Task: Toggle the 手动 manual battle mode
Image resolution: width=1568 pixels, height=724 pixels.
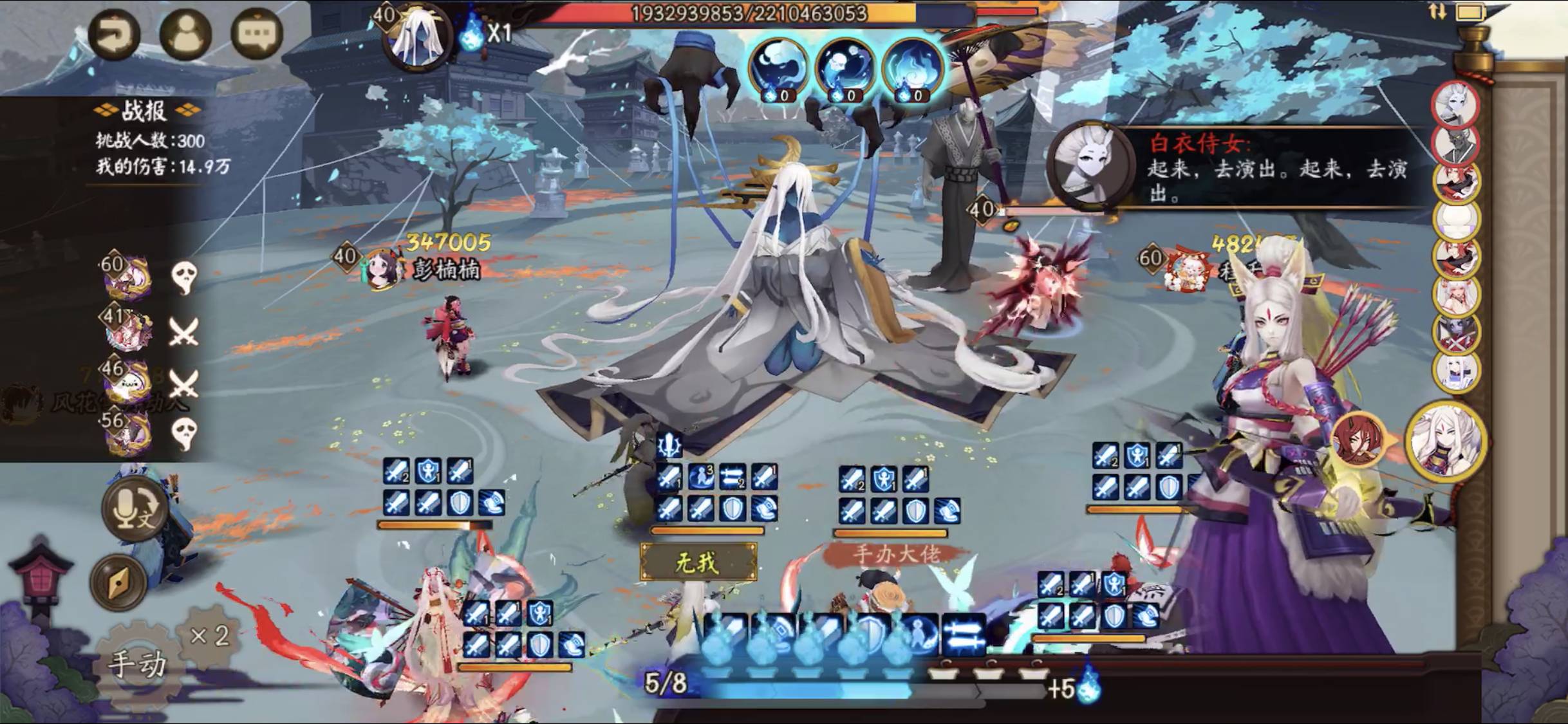Action: click(x=136, y=663)
